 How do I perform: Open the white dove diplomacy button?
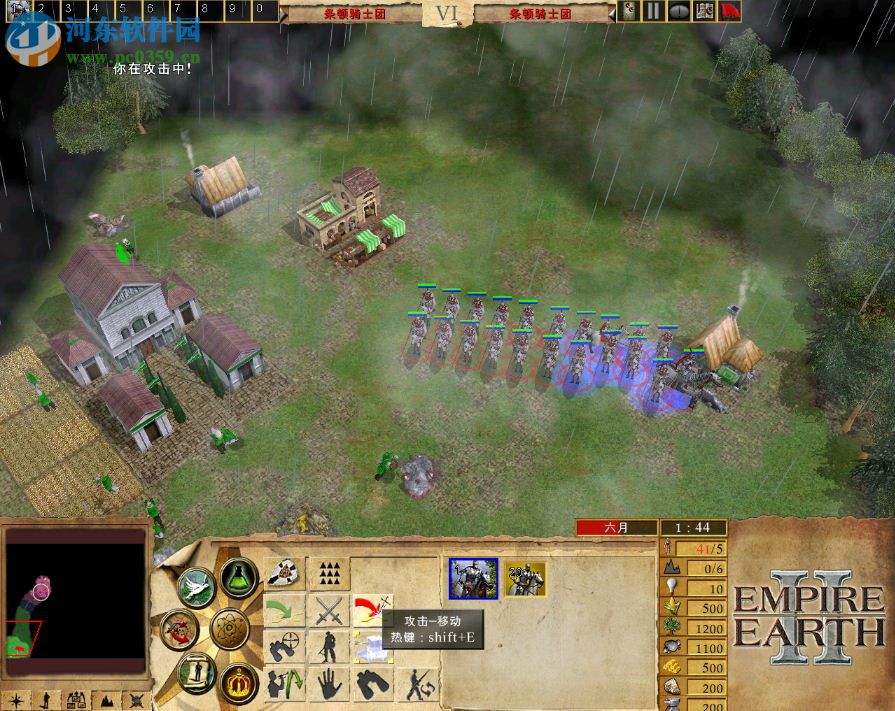(197, 585)
